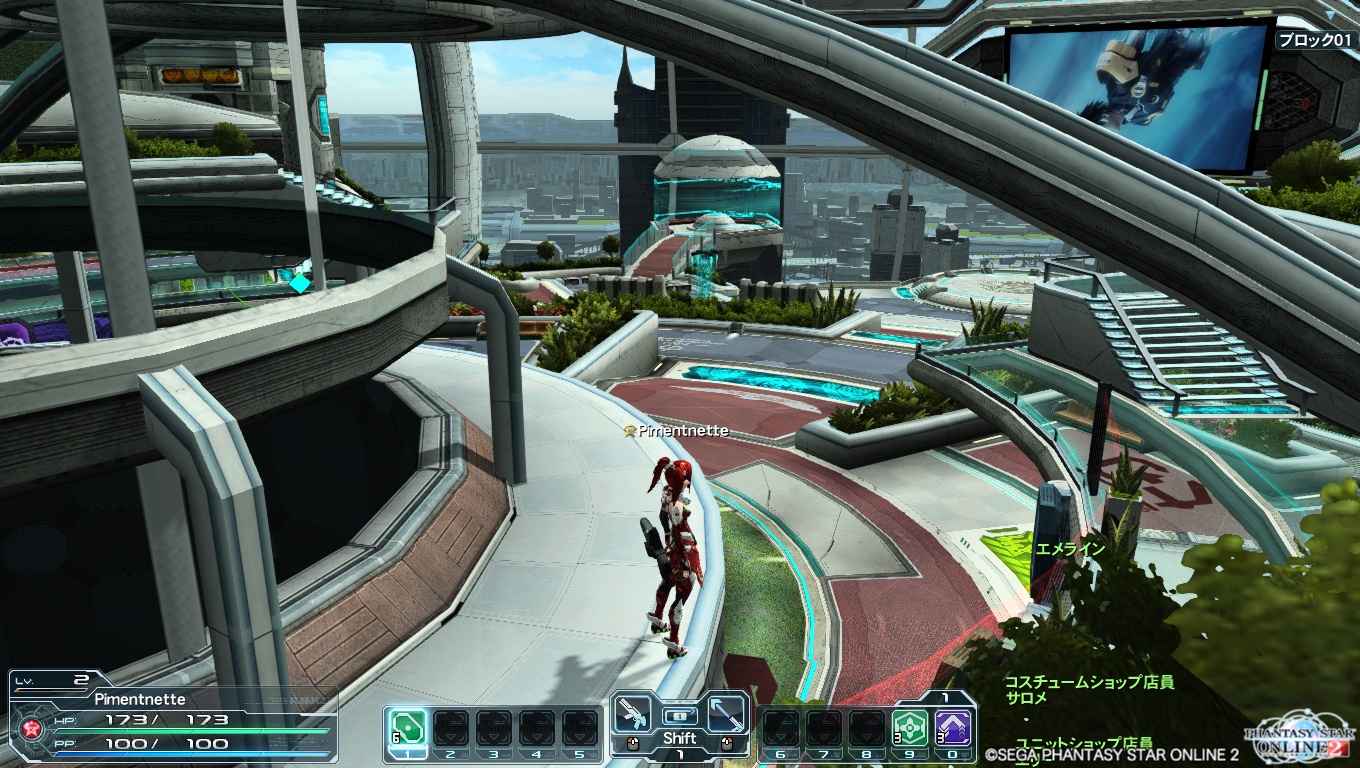Click the weapon palette switch indicator above Shift
This screenshot has height=768, width=1360.
point(680,715)
